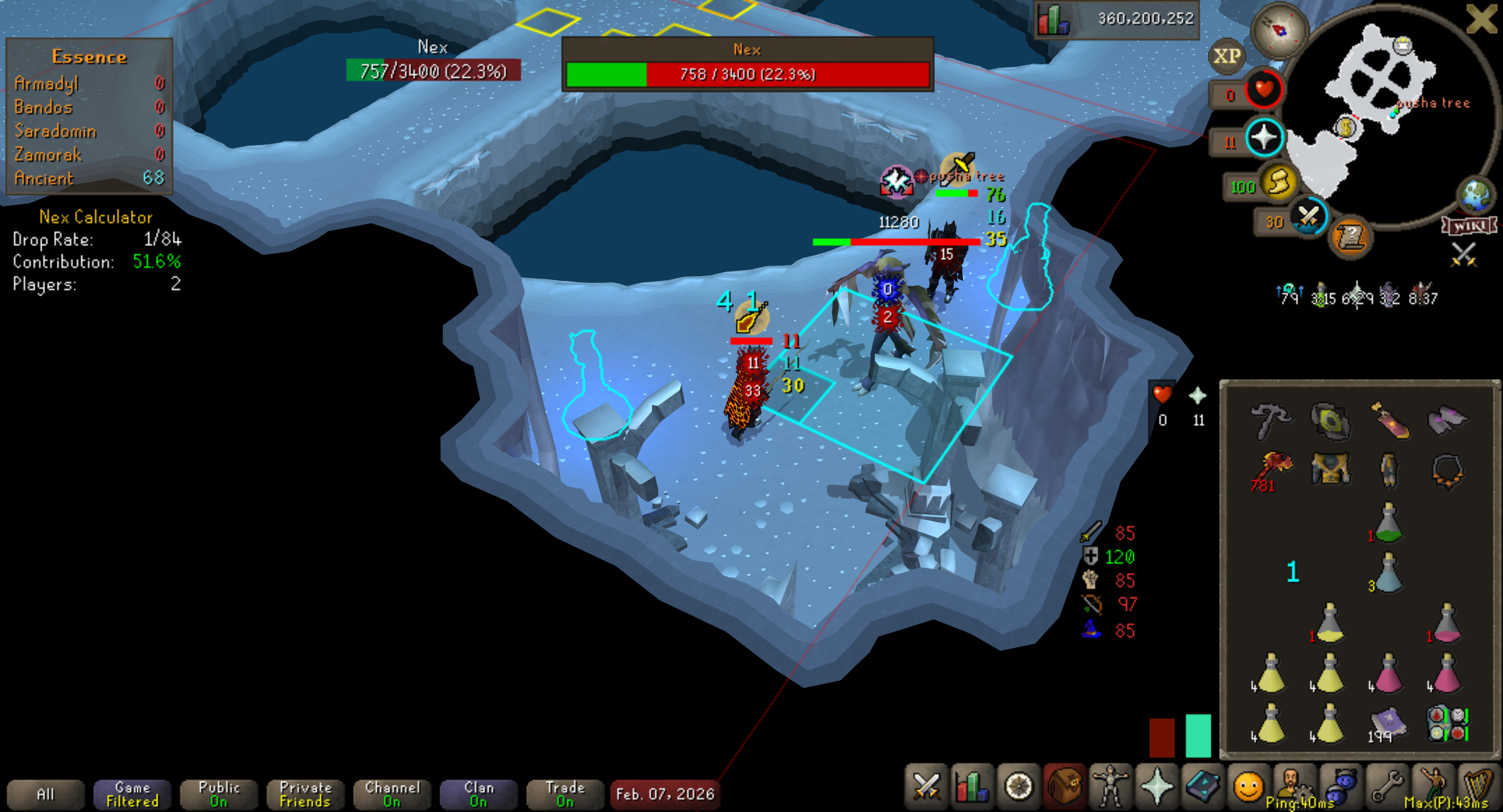Screen dimensions: 1503x812
Task: Toggle run with the boot energy orb
Action: 1279,182
